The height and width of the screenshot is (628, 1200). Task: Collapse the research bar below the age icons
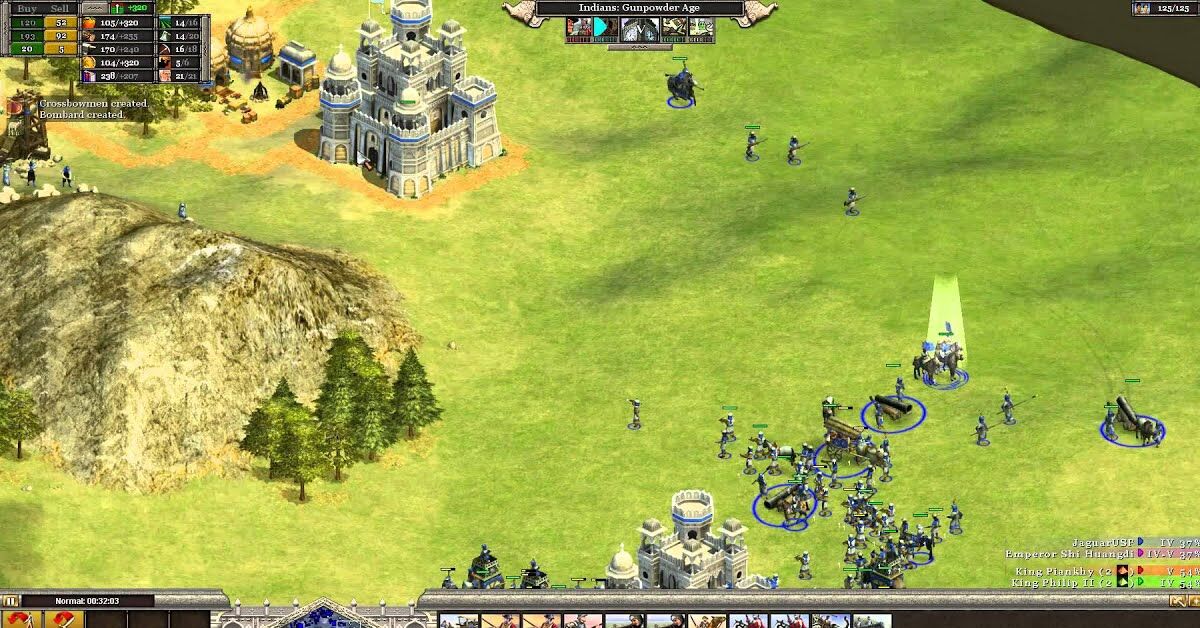pyautogui.click(x=640, y=46)
